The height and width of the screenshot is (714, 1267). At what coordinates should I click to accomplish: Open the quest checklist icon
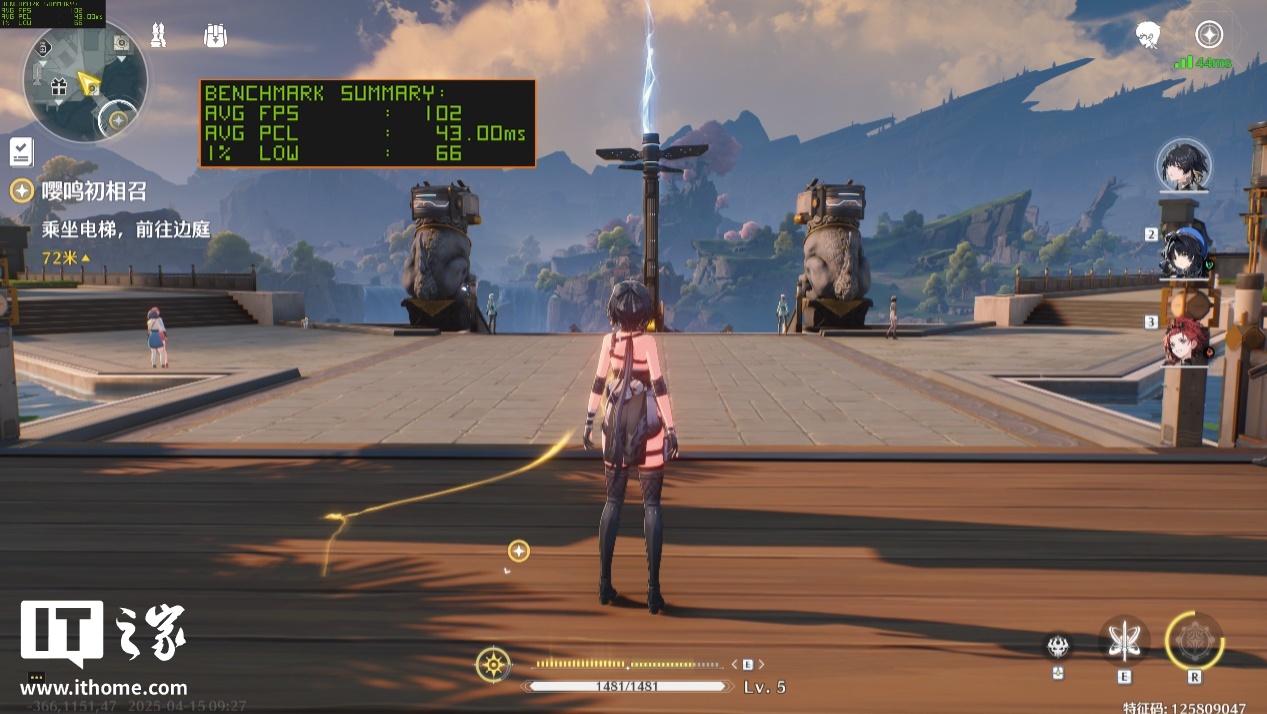[x=21, y=152]
